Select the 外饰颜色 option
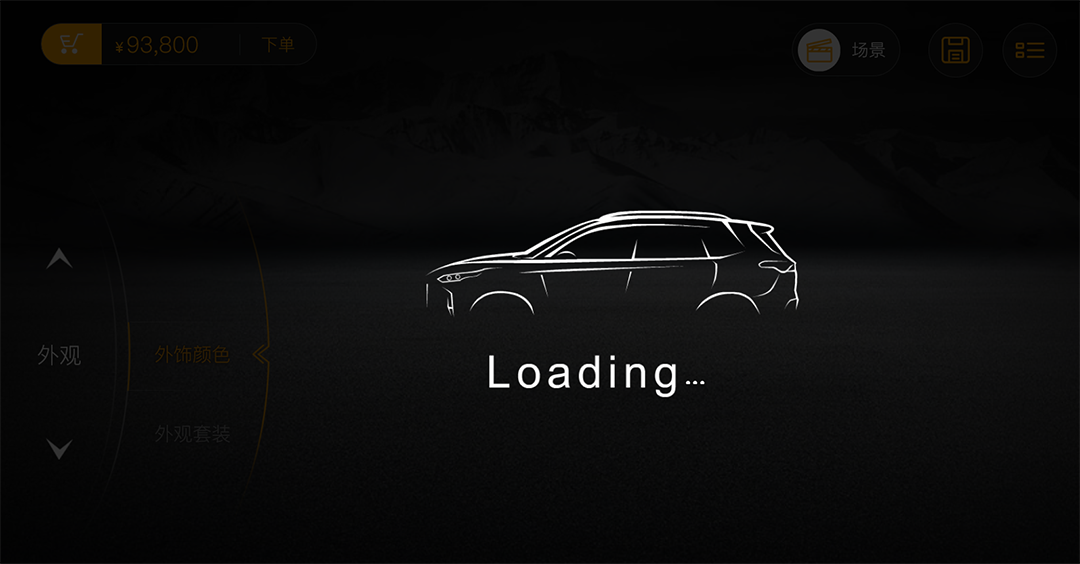This screenshot has height=564, width=1080. [192, 355]
